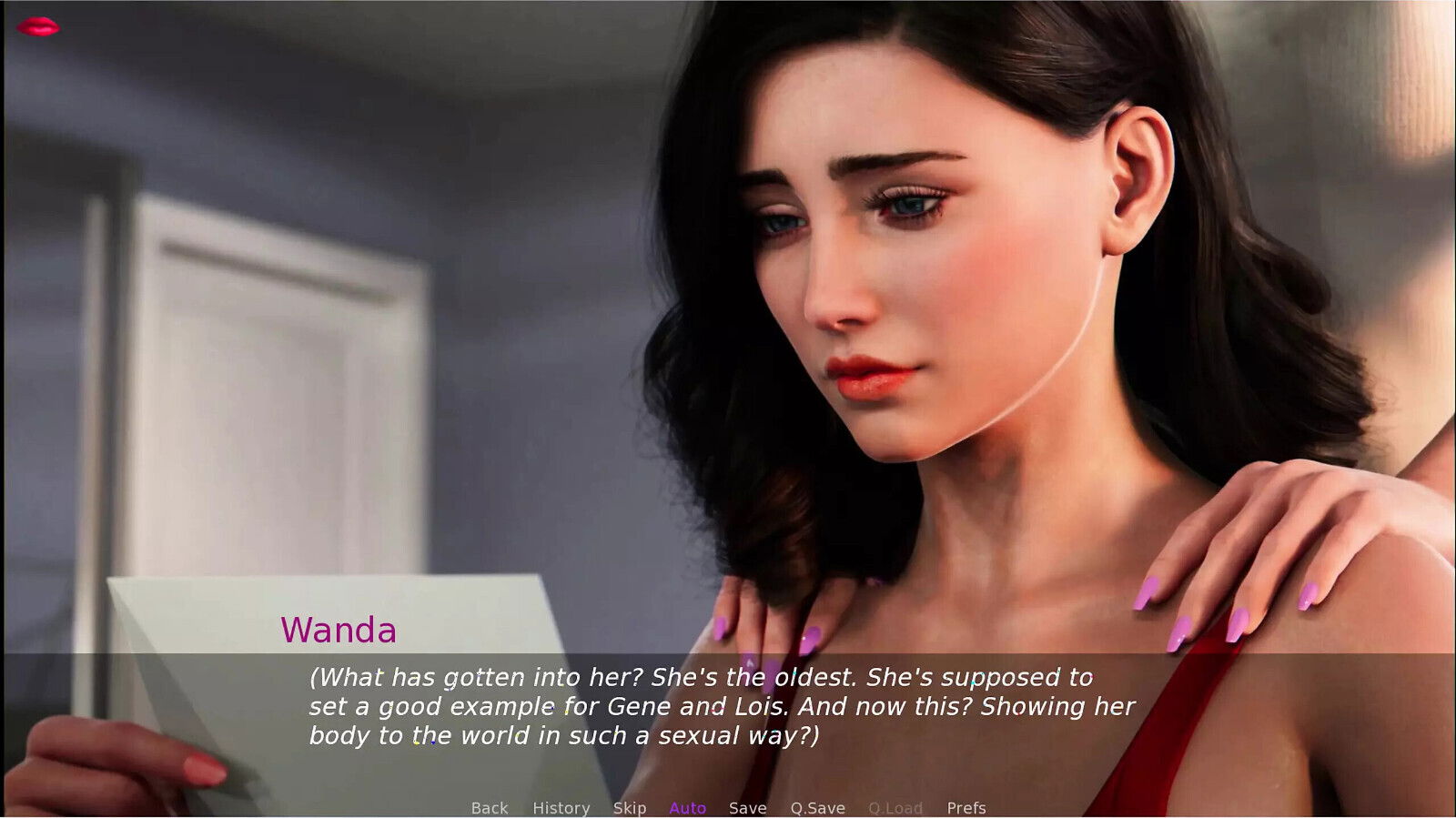Click the red lips icon
The width and height of the screenshot is (1456, 818).
click(38, 27)
